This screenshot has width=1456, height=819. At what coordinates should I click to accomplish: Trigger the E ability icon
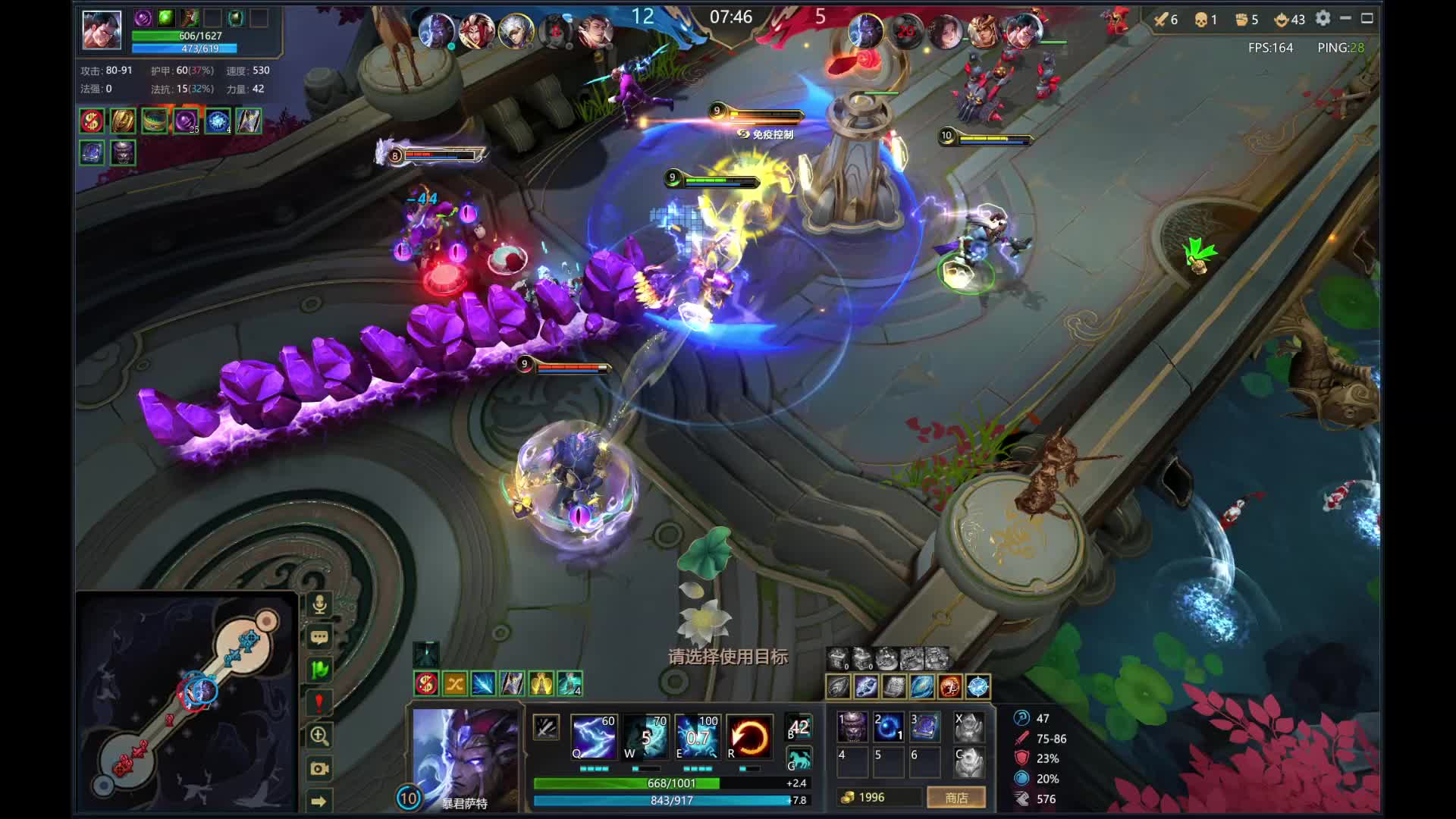point(697,737)
